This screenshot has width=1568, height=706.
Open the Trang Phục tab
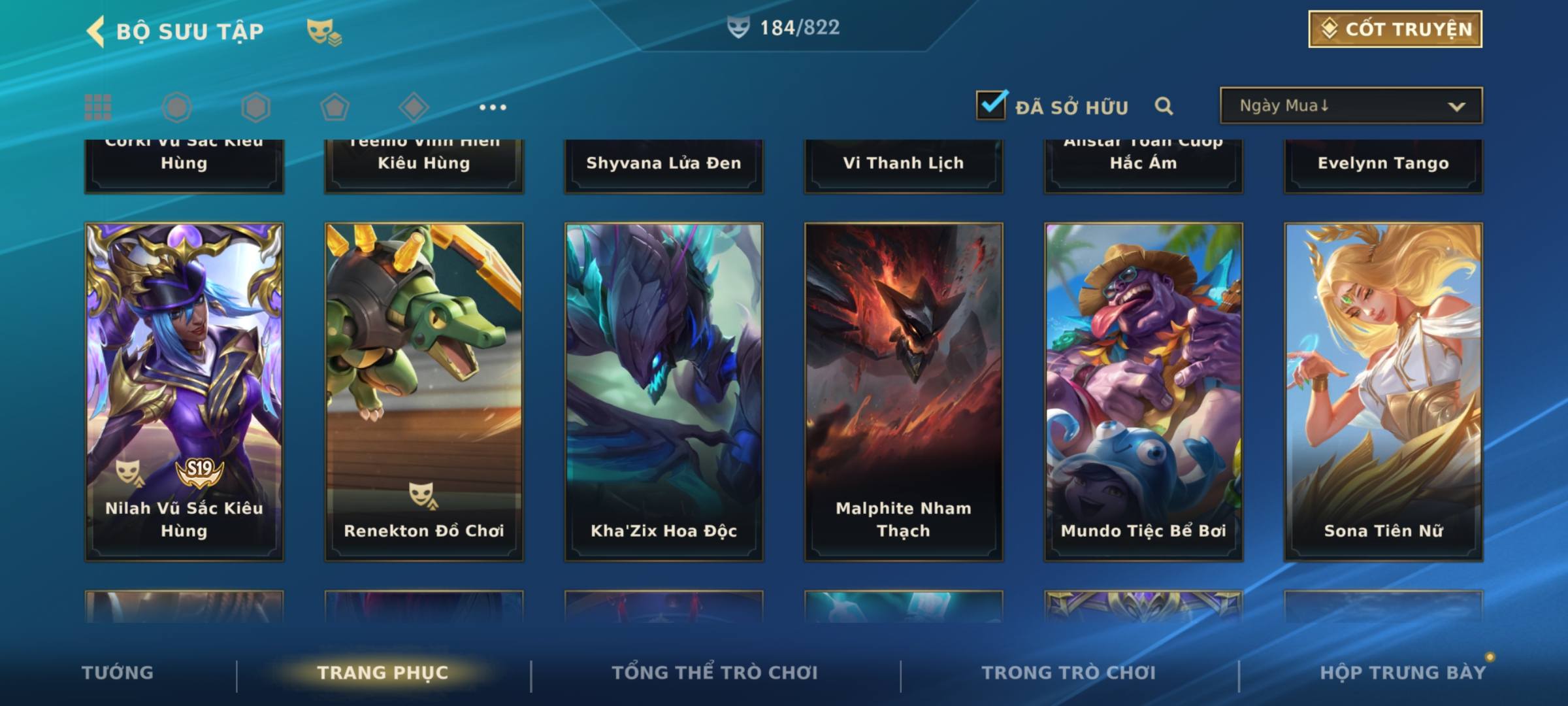[x=383, y=672]
